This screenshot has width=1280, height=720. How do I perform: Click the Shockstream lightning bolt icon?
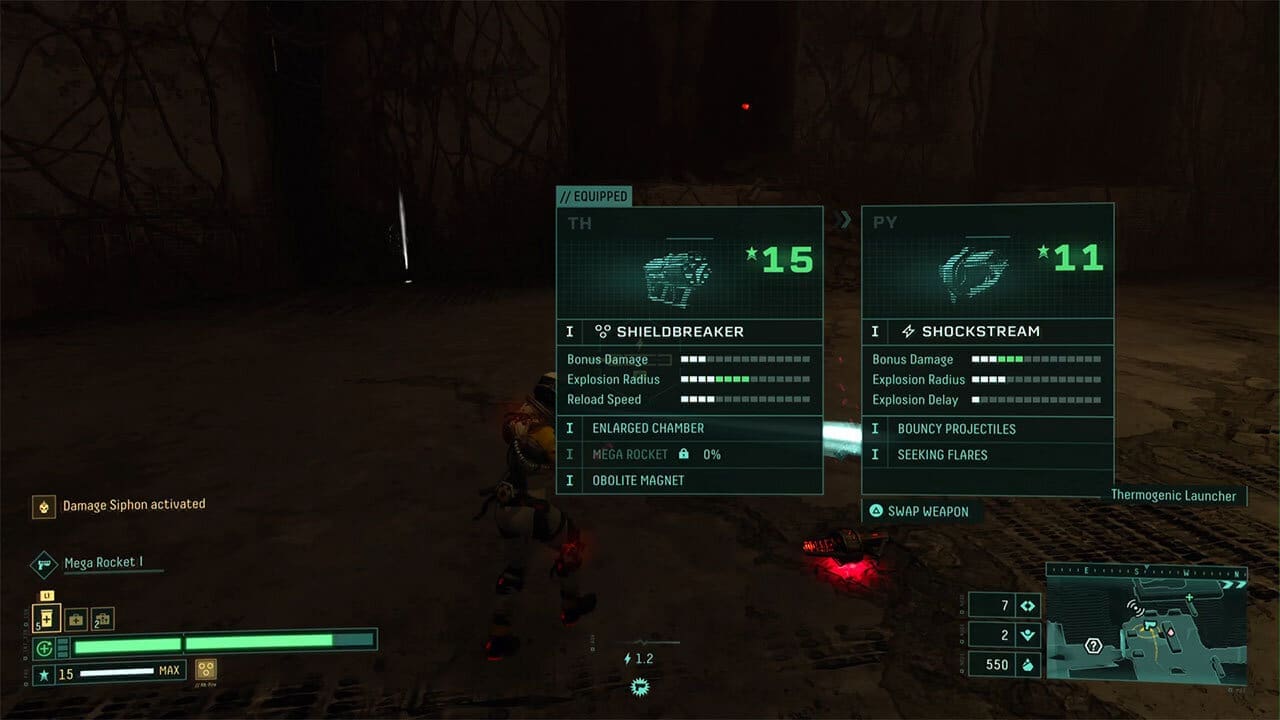[x=906, y=331]
